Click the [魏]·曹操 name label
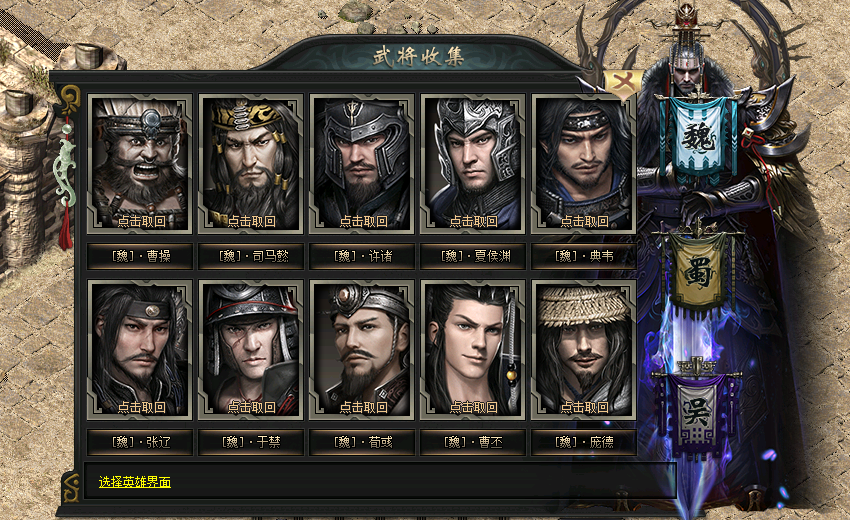Screen dimensions: 850x520 [140, 256]
